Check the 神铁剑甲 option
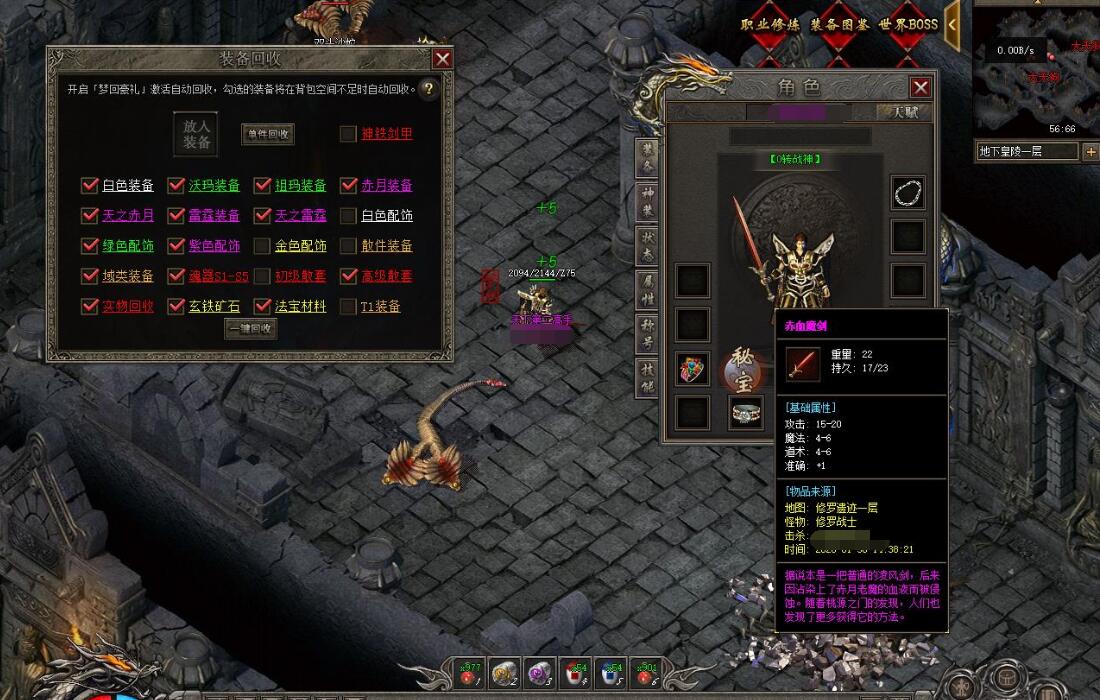This screenshot has width=1100, height=700. pyautogui.click(x=348, y=134)
